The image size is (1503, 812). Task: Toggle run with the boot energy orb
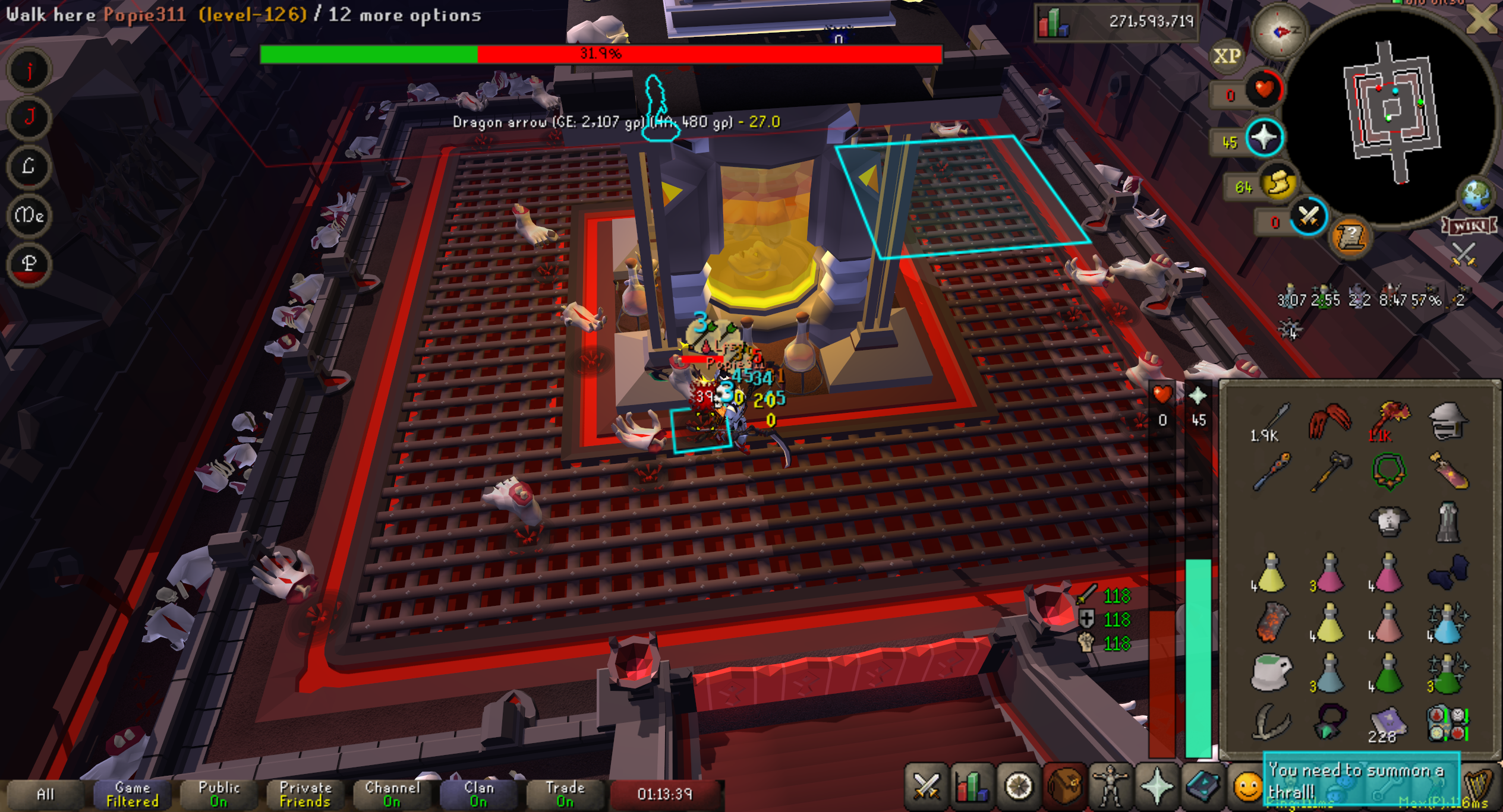point(1278,184)
